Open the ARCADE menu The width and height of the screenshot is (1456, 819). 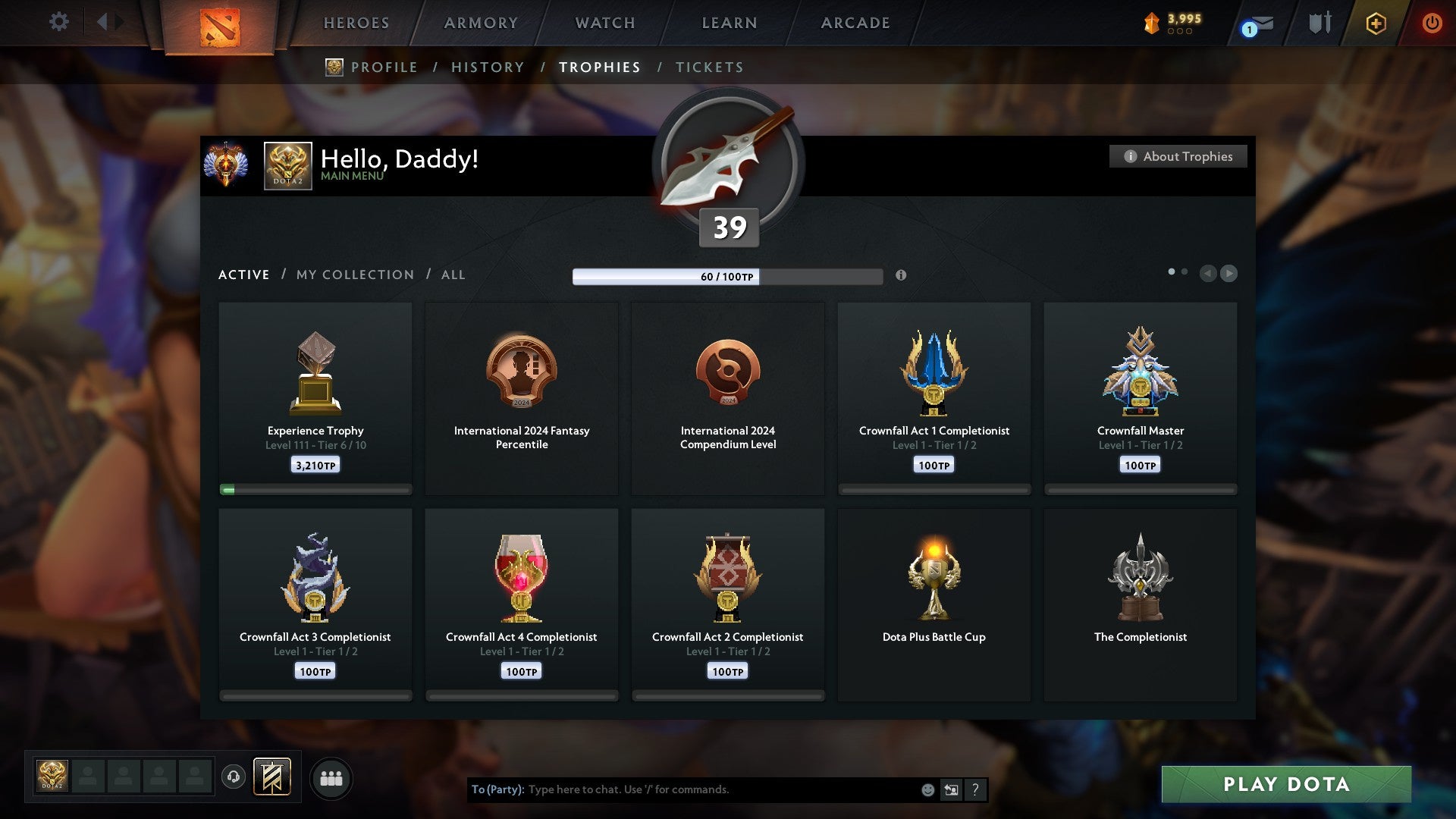(x=855, y=23)
